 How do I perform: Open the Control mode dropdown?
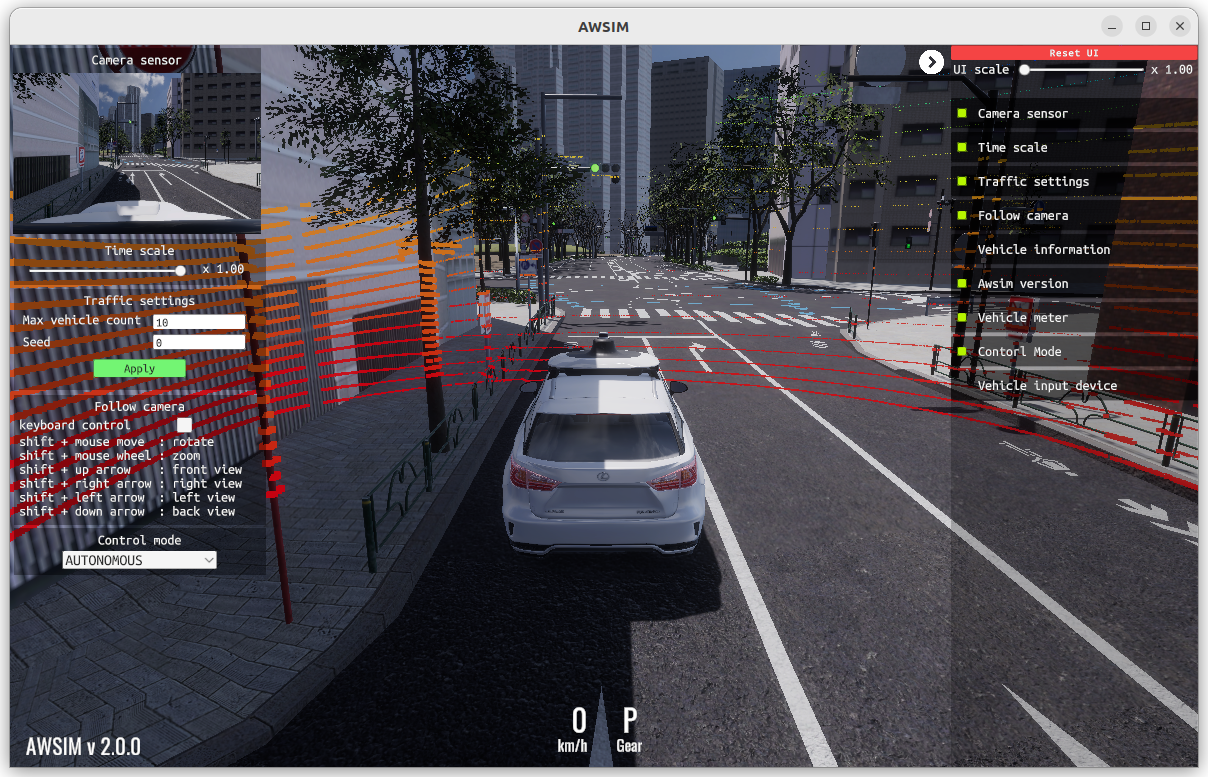coord(139,561)
